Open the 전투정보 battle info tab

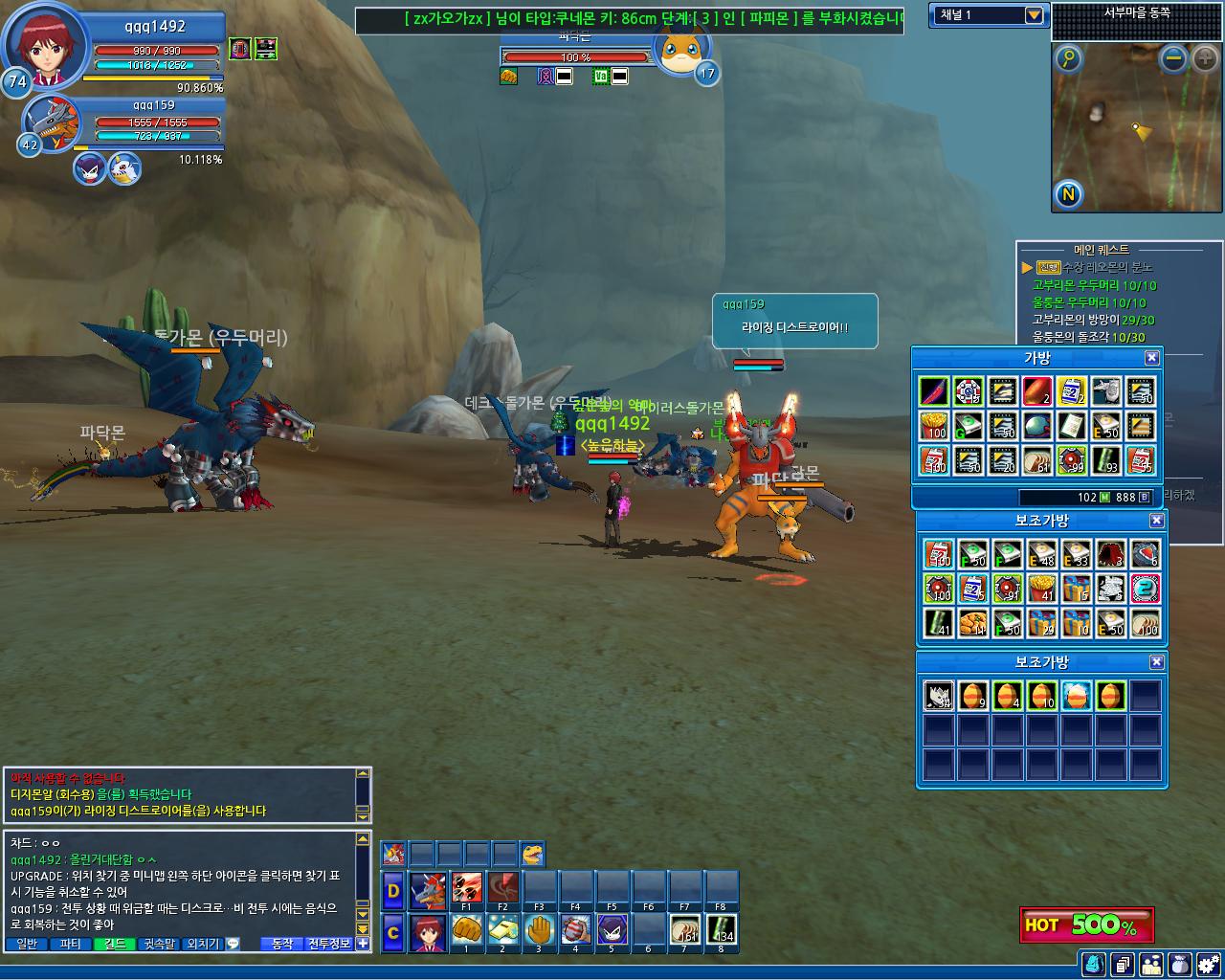(329, 944)
